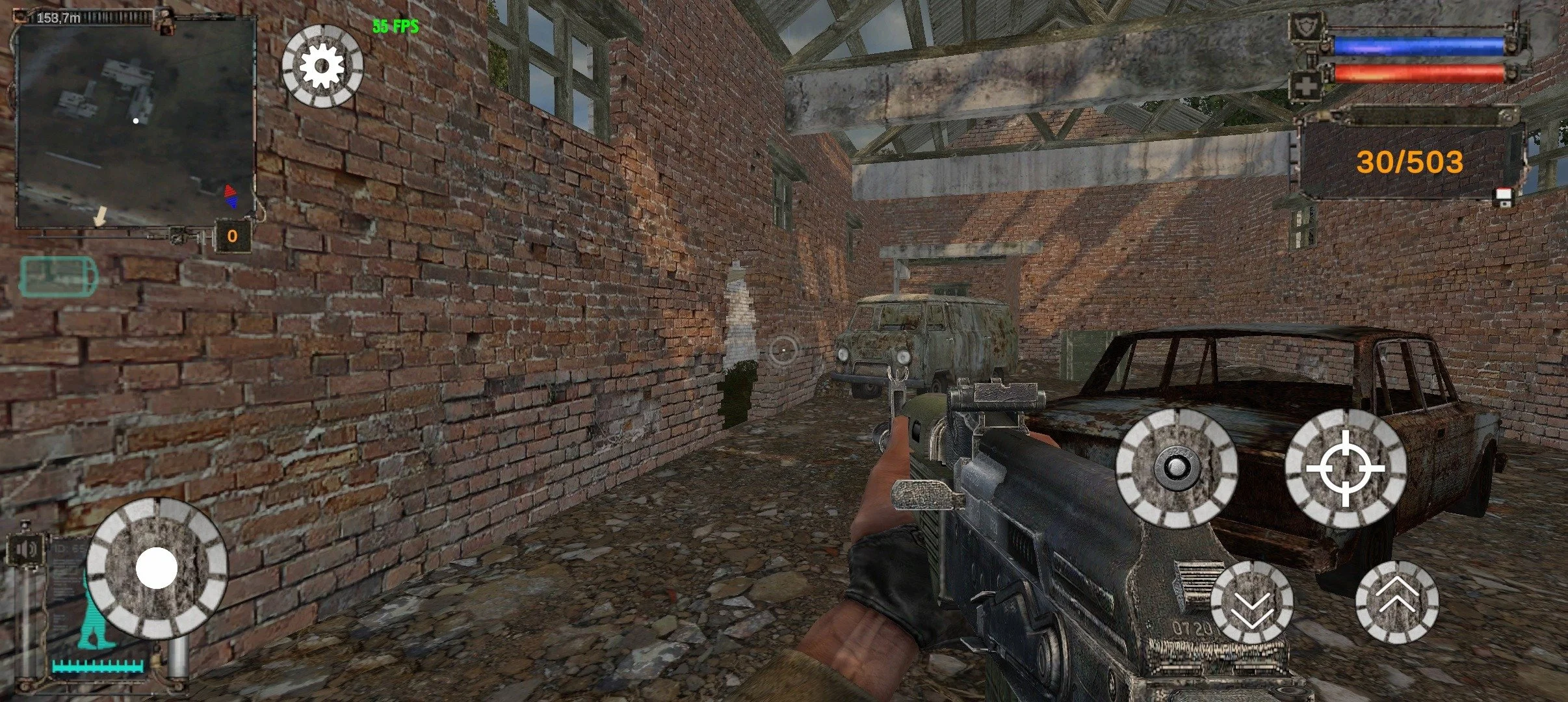Viewport: 1568px width, 702px height.
Task: Crouch using the double down-chevron button
Action: click(x=1251, y=602)
